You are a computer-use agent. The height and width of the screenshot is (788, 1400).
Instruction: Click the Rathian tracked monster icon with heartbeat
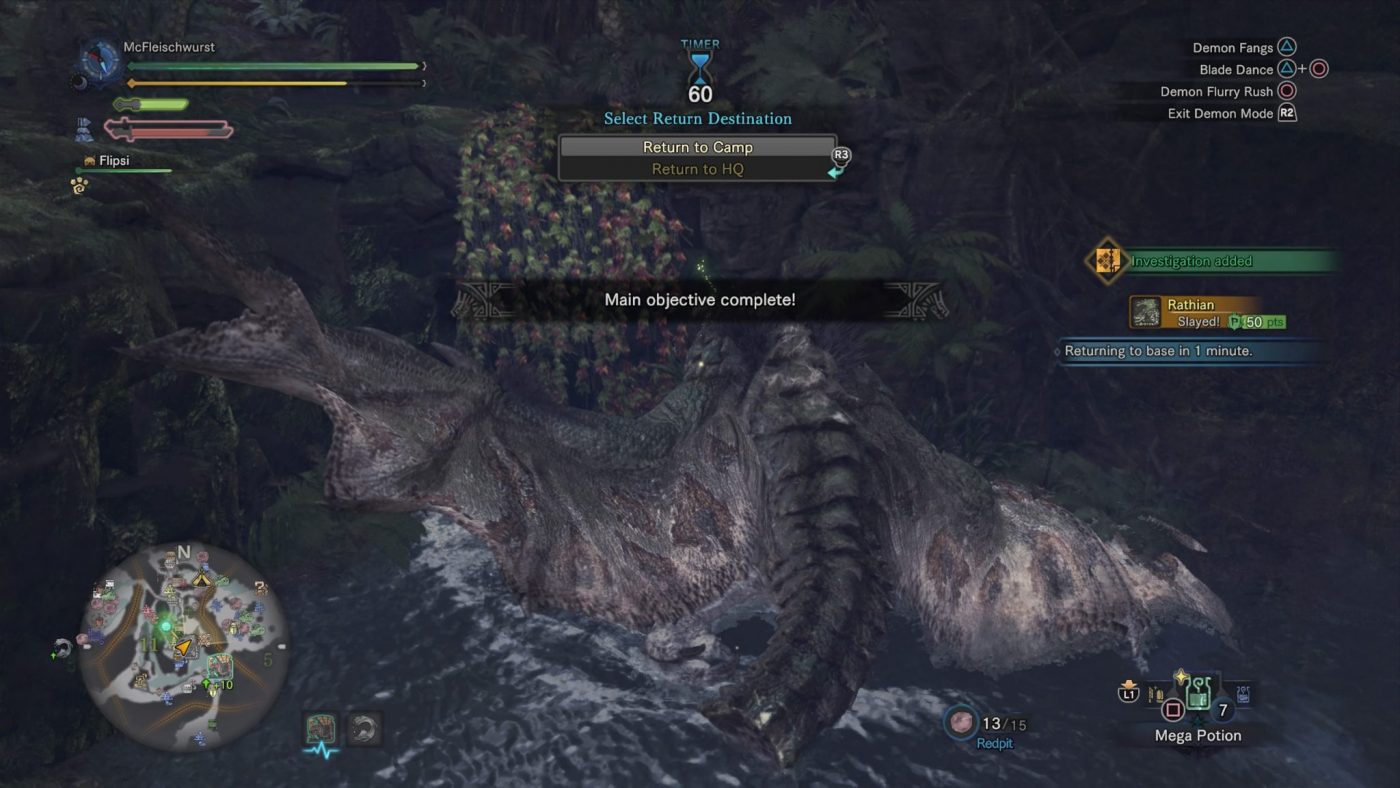click(x=321, y=729)
